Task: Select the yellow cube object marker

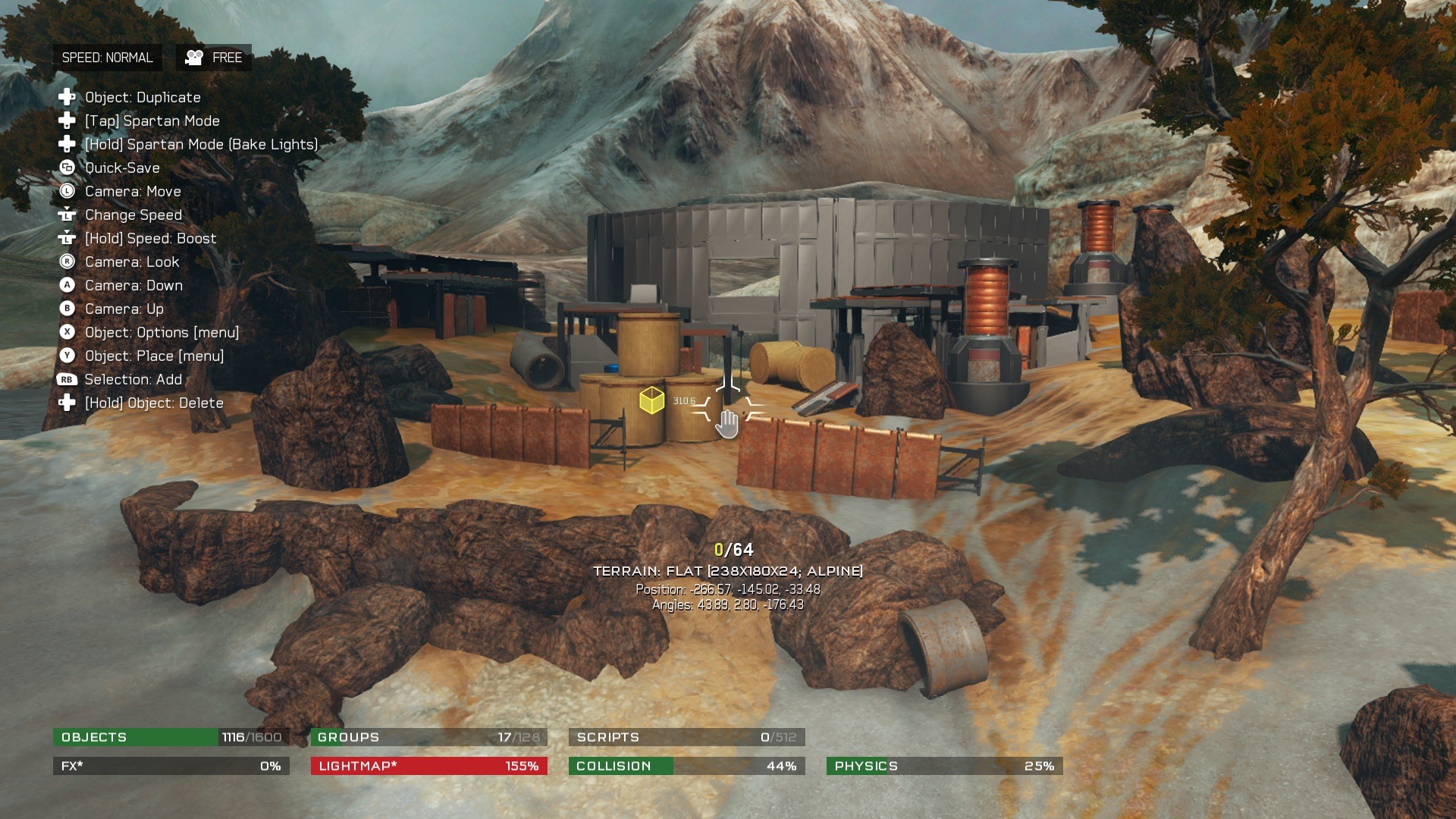Action: click(x=651, y=400)
